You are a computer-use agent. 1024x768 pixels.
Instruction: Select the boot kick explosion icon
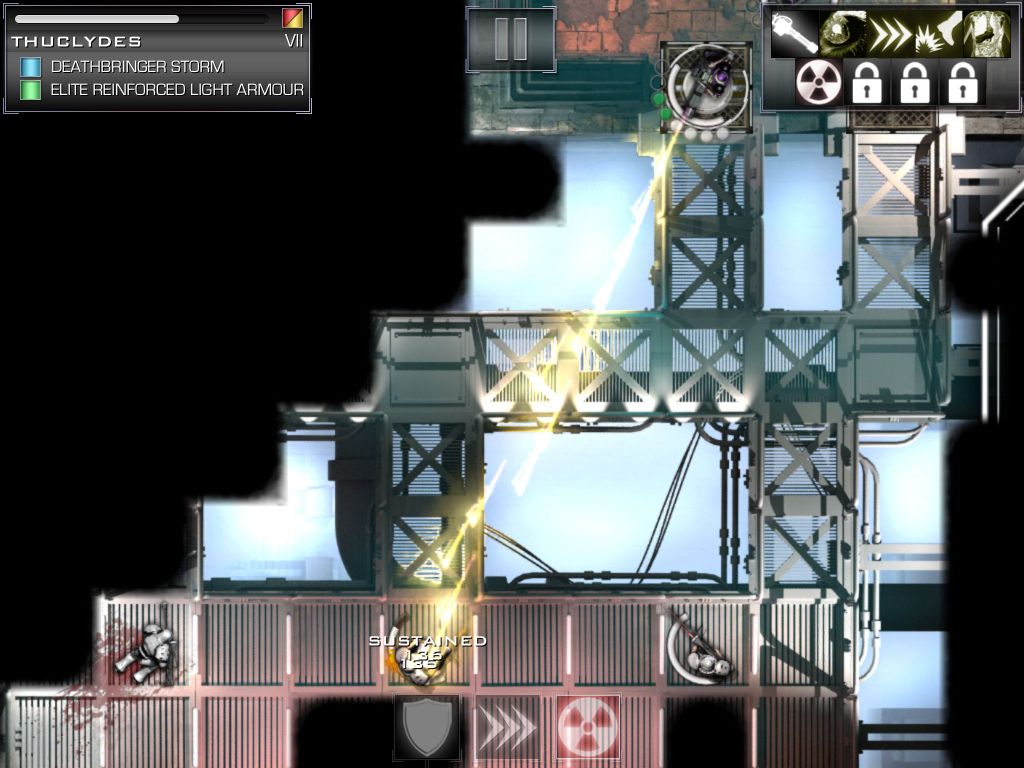tap(938, 34)
